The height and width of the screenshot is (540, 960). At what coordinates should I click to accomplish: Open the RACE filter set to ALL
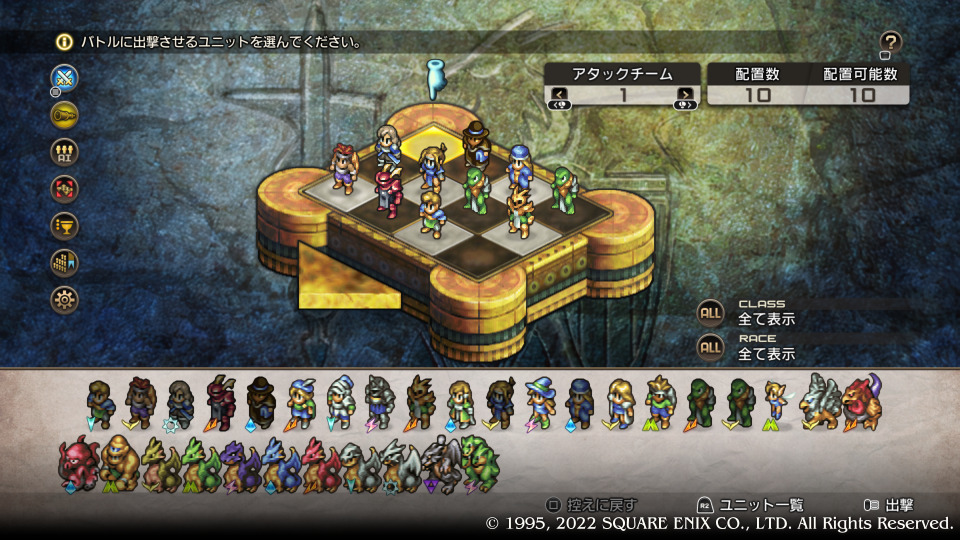tap(711, 347)
